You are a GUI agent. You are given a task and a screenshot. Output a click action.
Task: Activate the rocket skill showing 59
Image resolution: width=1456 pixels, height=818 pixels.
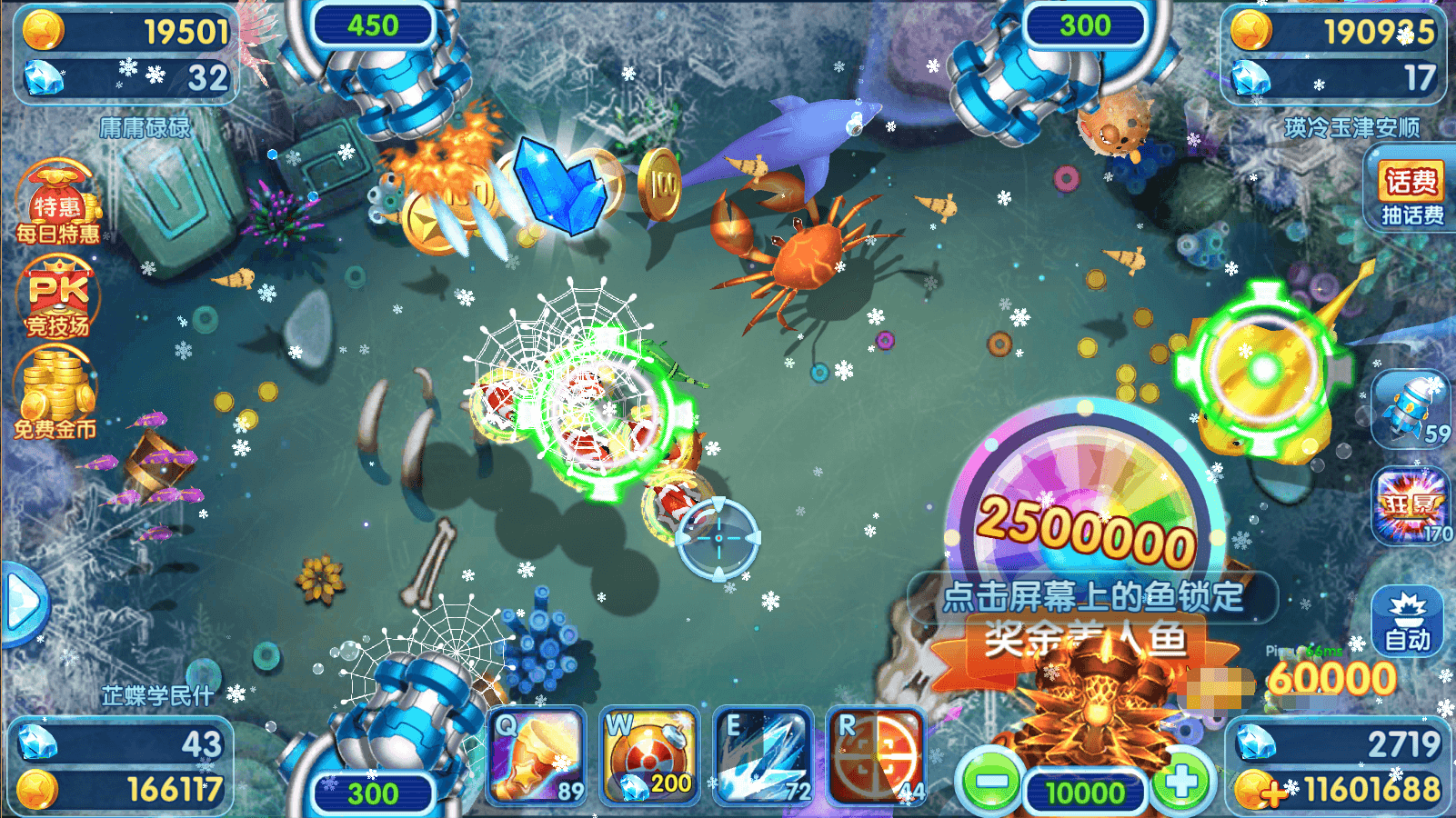[1411, 409]
